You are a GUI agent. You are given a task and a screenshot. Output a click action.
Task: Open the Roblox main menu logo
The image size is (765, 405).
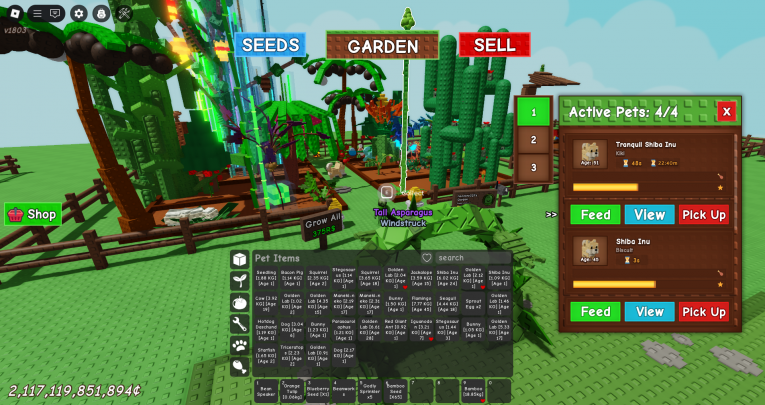pos(15,13)
